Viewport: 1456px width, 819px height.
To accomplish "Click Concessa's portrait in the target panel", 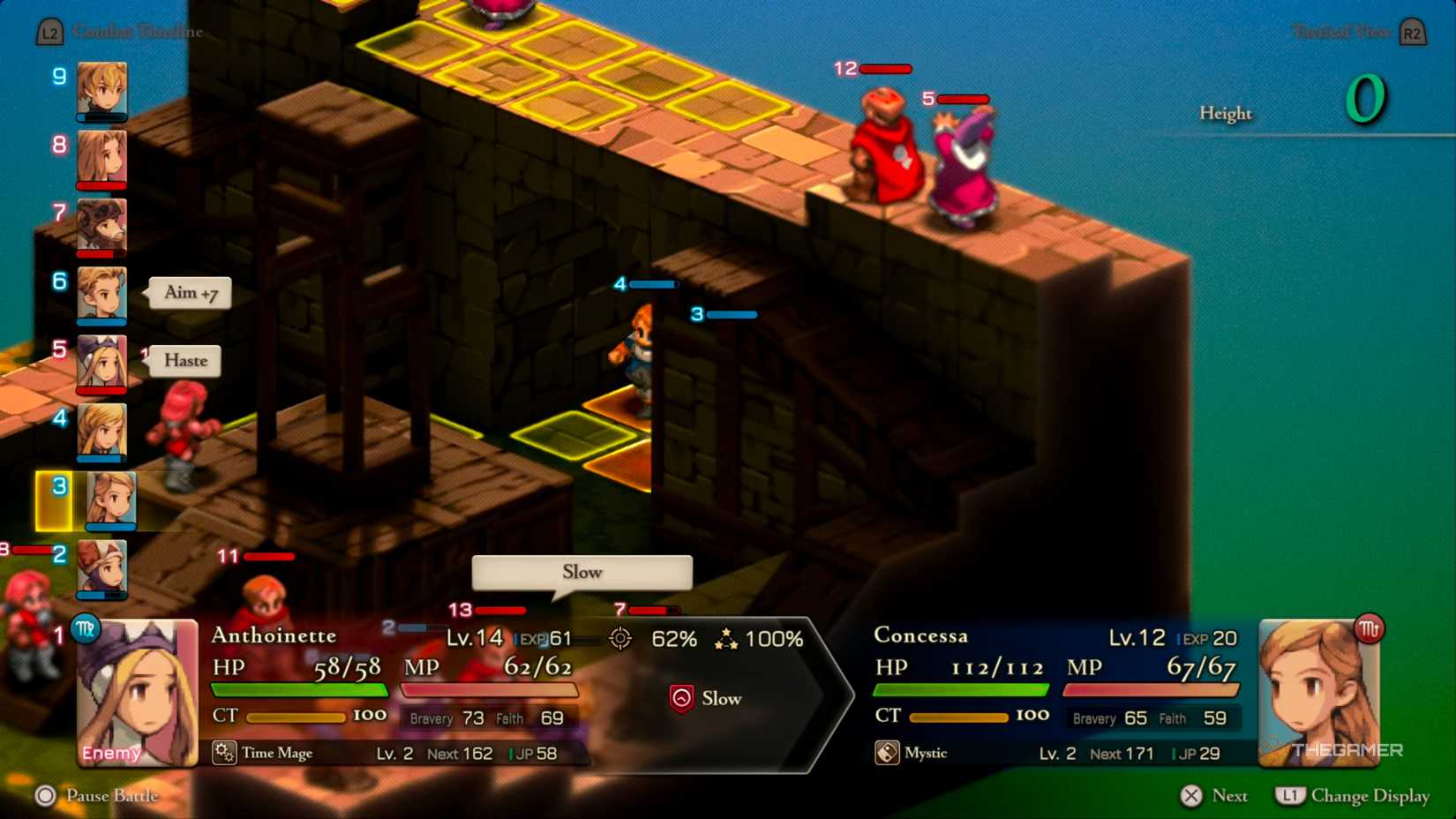I will coord(1318,691).
